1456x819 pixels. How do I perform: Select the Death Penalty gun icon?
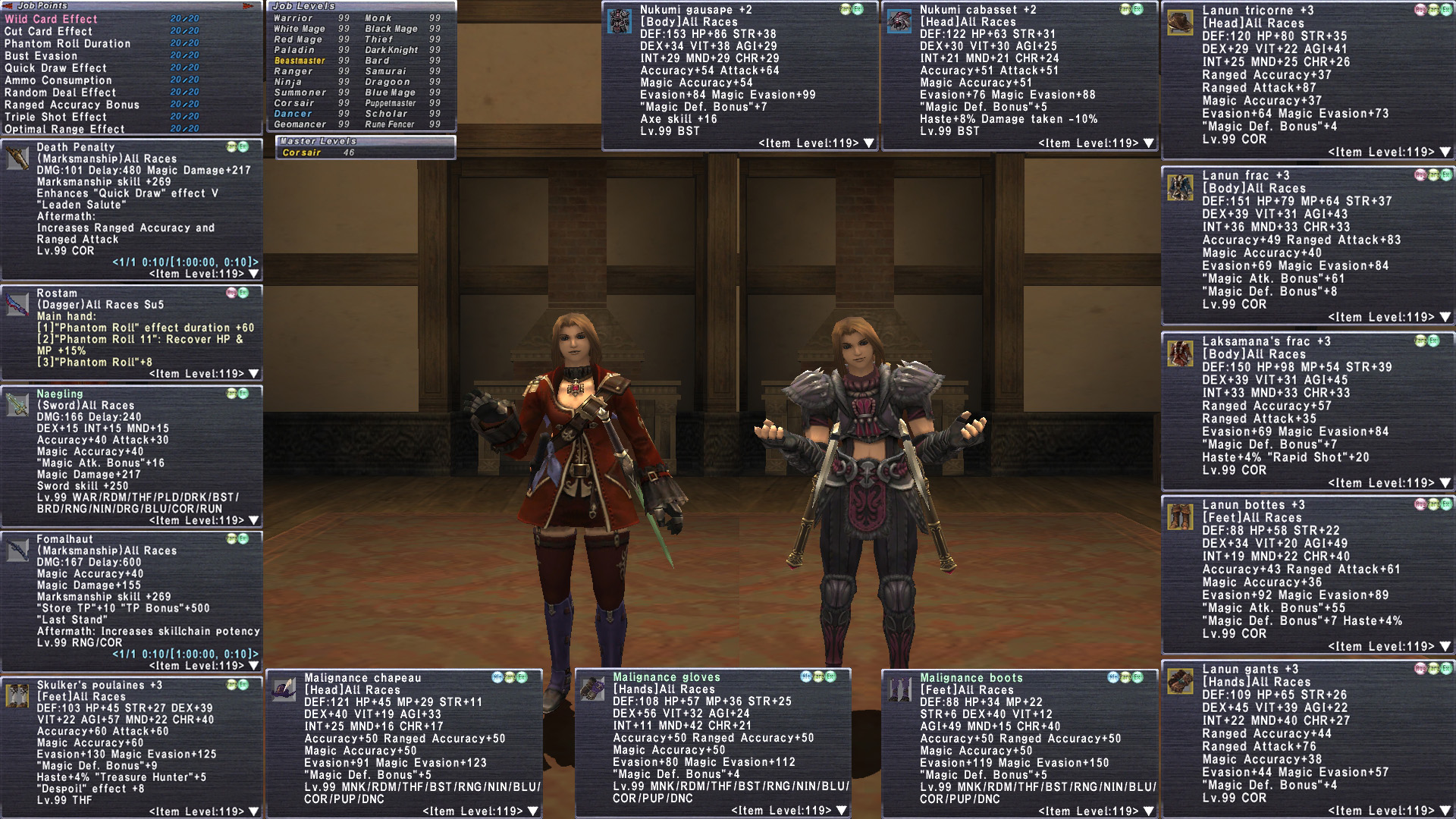coord(17,158)
